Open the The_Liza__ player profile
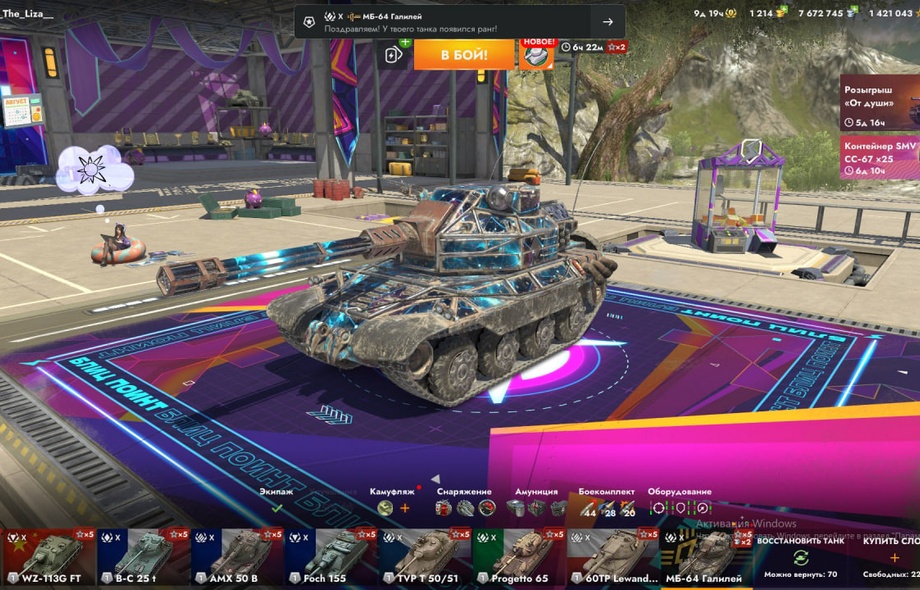Viewport: 920px width, 590px height. [28, 13]
